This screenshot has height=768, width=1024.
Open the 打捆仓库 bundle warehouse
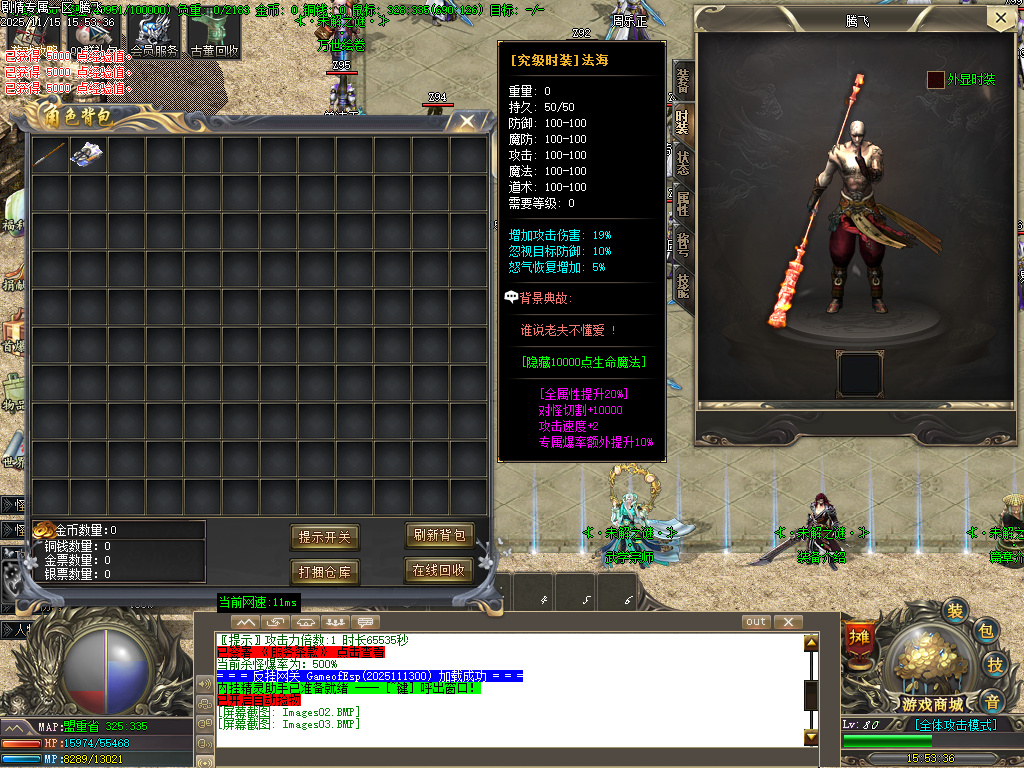point(325,572)
